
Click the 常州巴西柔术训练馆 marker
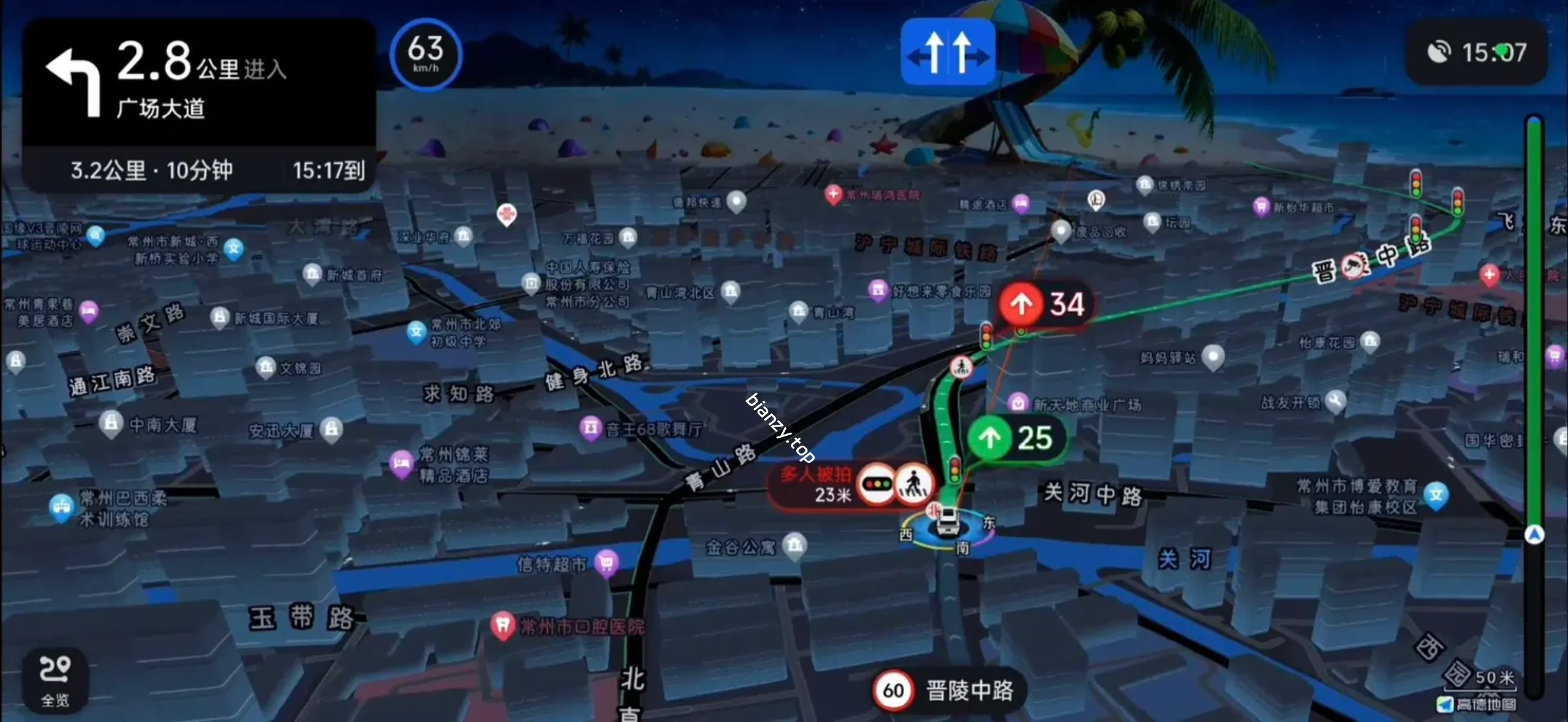click(x=61, y=507)
